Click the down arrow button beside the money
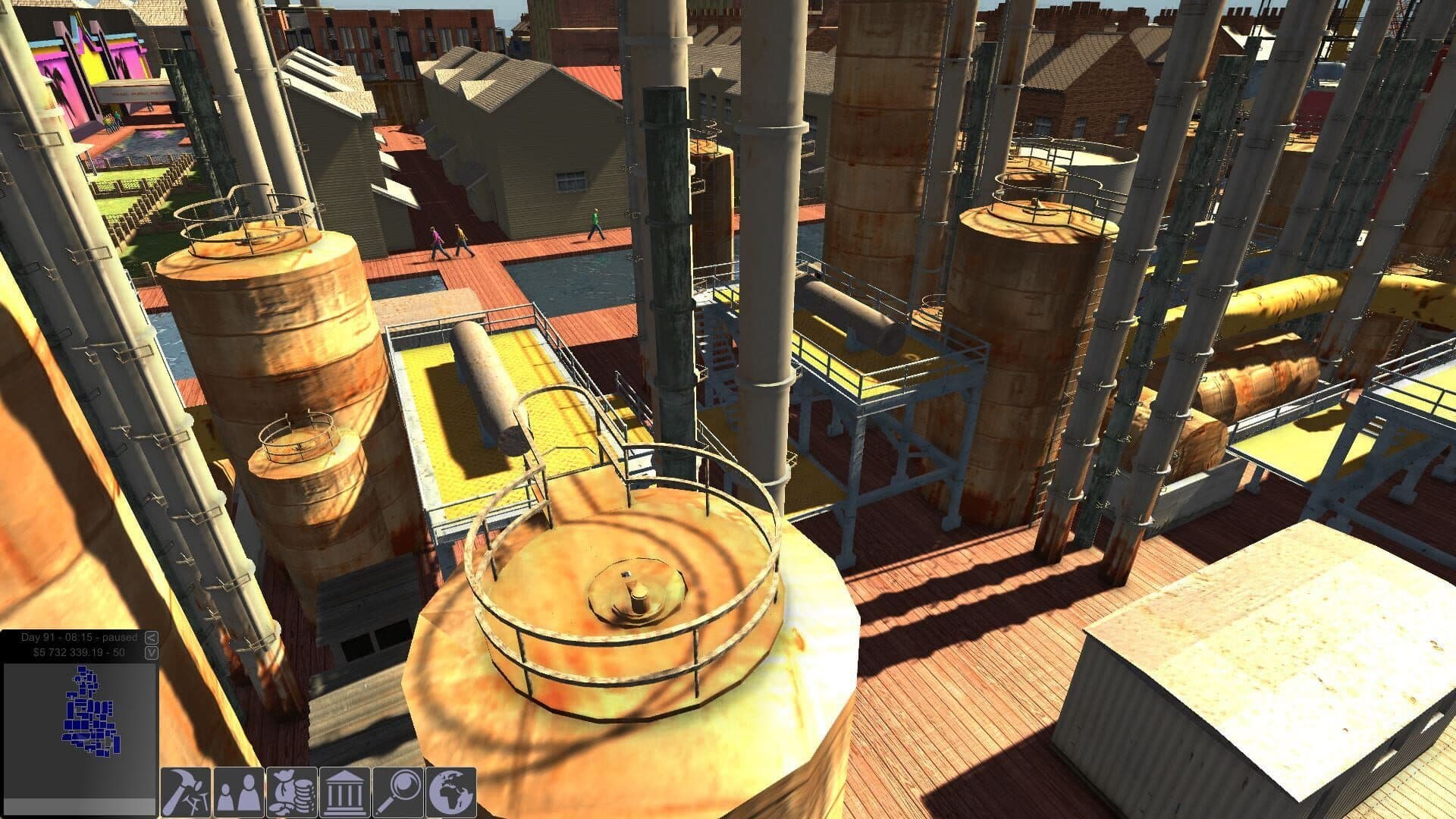The width and height of the screenshot is (1456, 819). tap(151, 652)
